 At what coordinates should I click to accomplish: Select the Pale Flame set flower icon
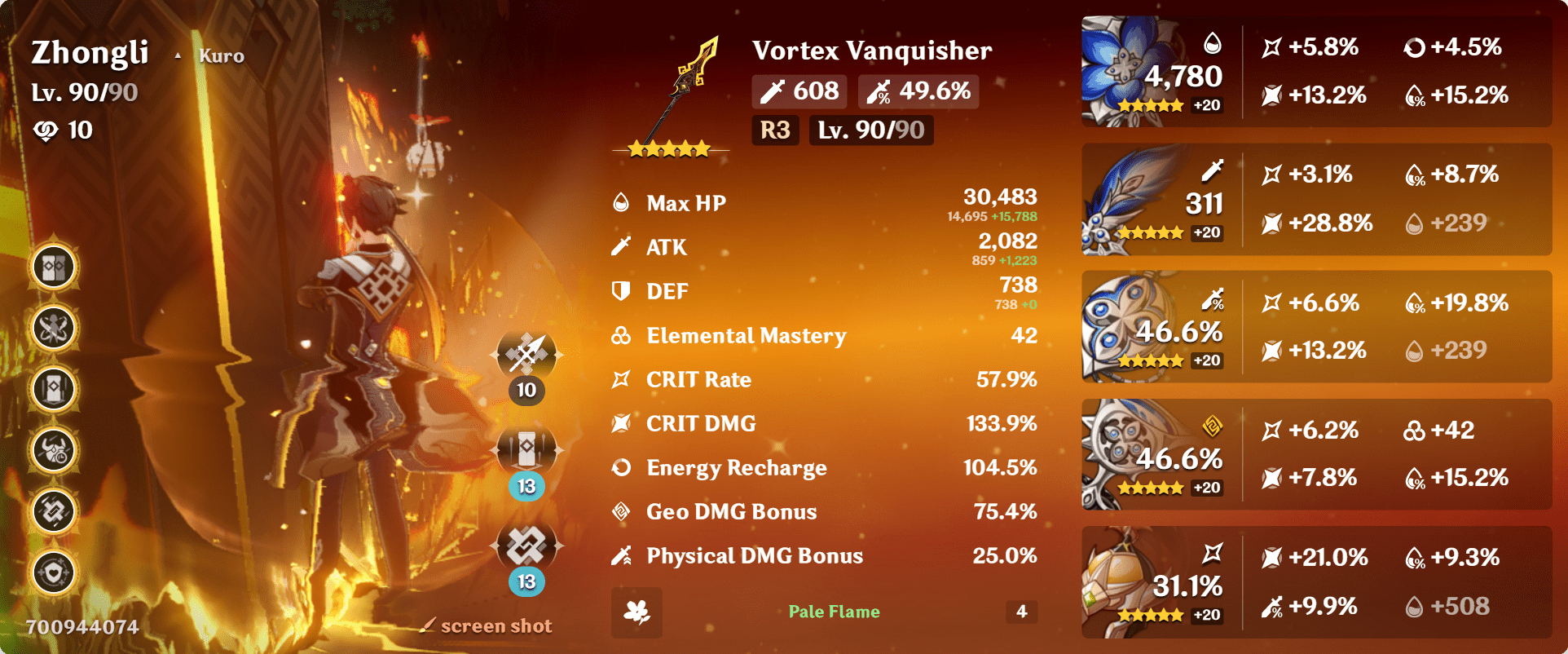click(x=638, y=612)
